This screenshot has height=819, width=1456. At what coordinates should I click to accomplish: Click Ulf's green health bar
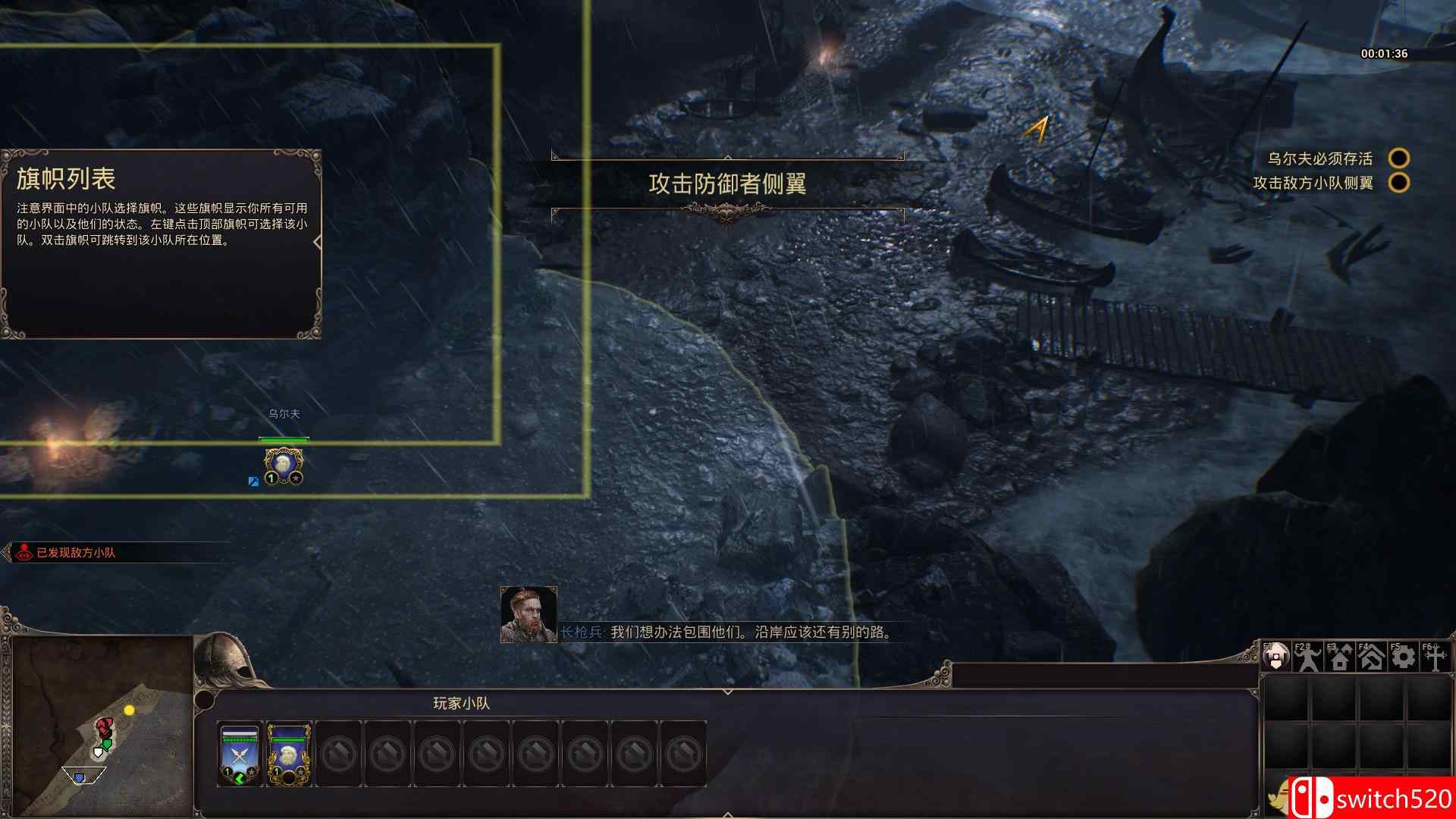tap(284, 438)
